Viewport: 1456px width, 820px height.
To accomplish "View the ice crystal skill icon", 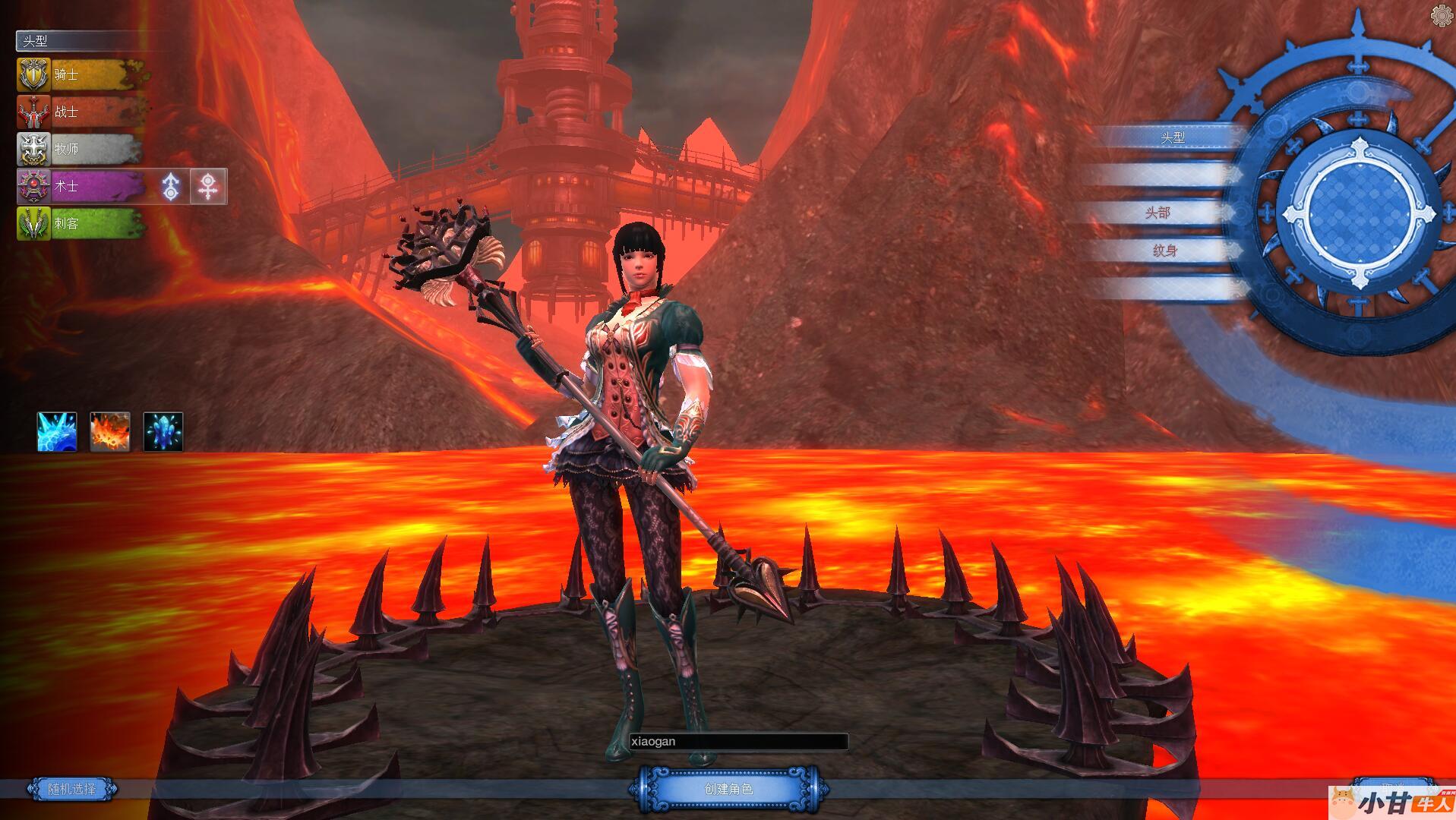I will click(57, 432).
